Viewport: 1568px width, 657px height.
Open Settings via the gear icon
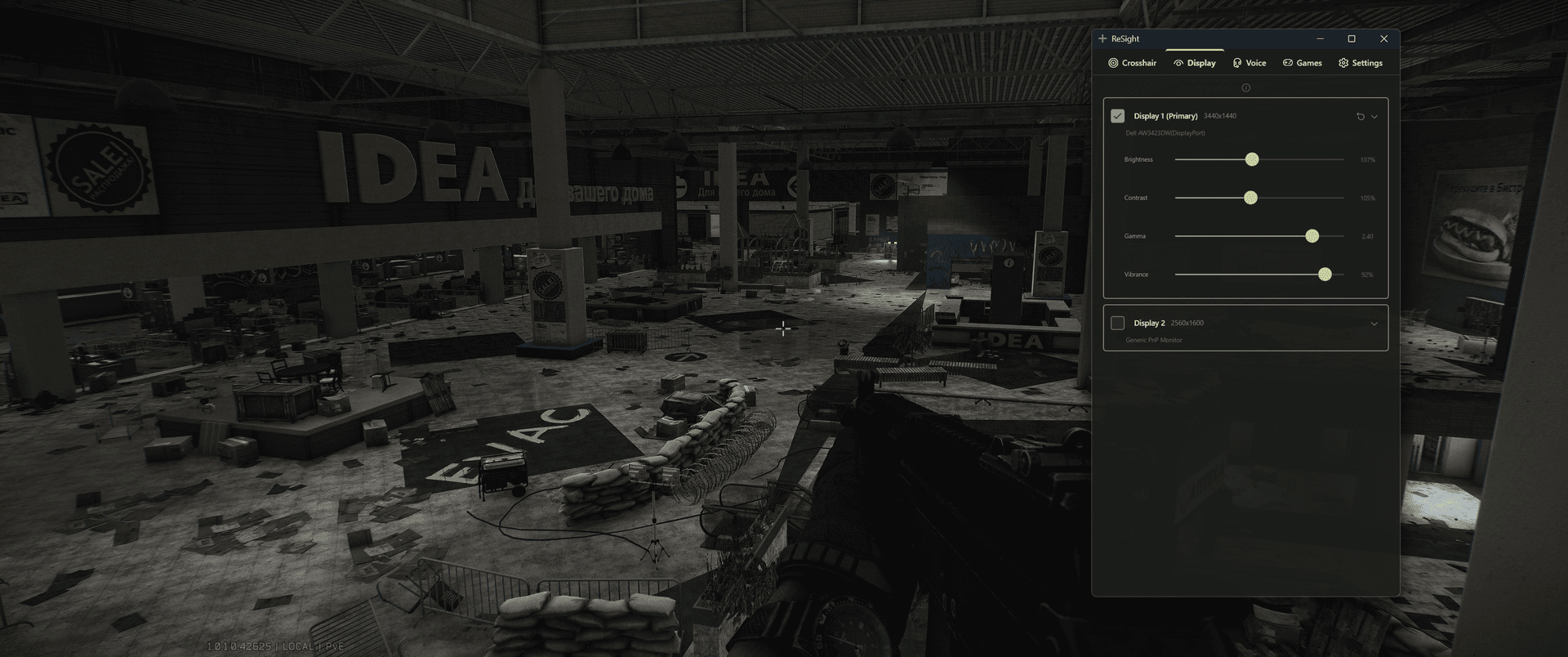1343,63
